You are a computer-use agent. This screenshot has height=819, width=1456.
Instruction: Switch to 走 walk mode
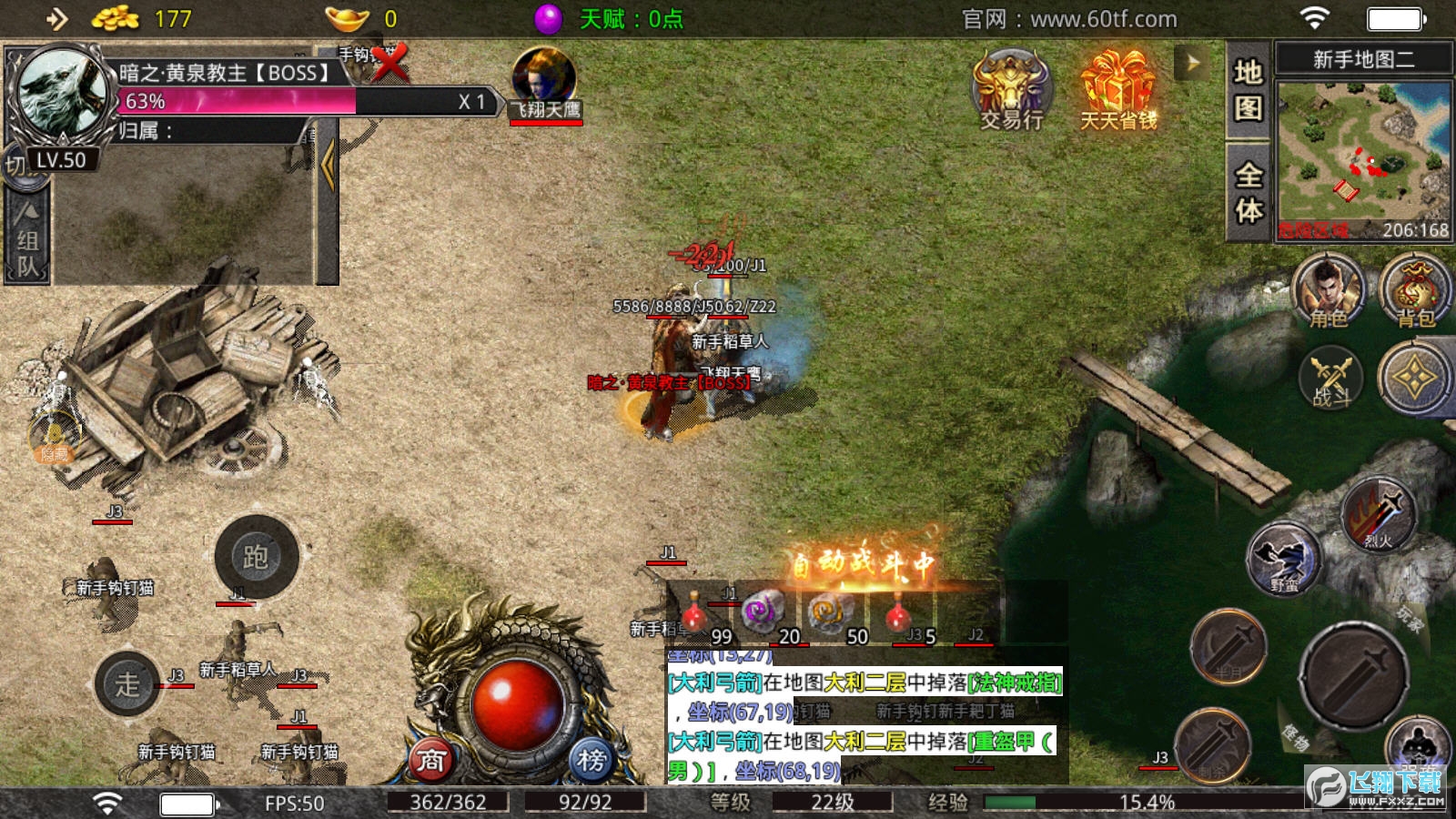pyautogui.click(x=128, y=683)
